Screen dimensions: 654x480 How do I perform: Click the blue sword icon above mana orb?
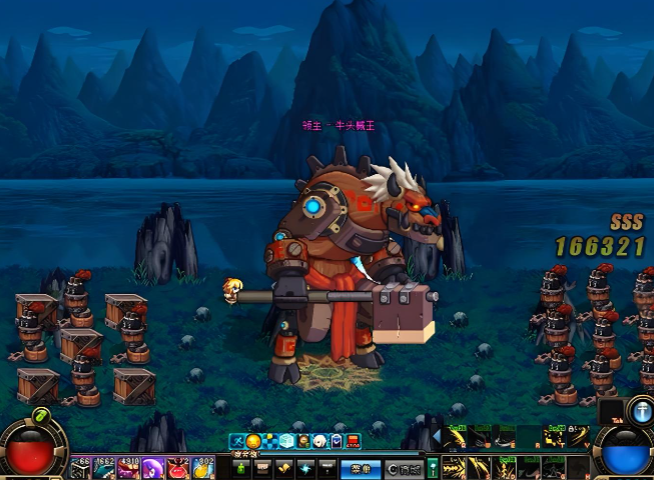click(x=640, y=409)
